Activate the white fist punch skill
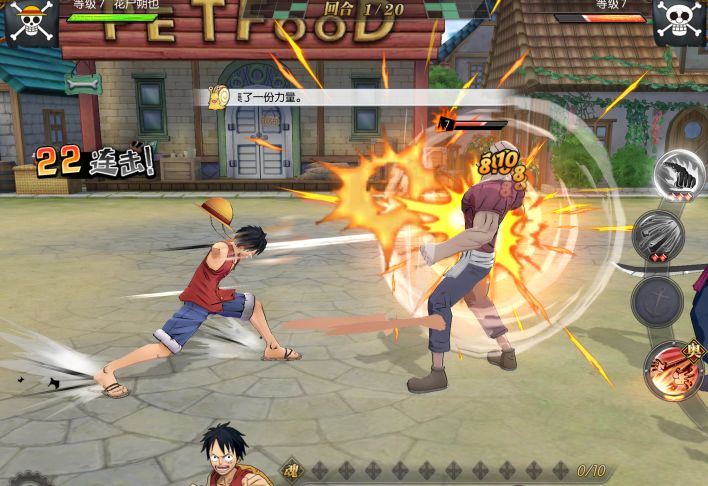 [x=679, y=174]
